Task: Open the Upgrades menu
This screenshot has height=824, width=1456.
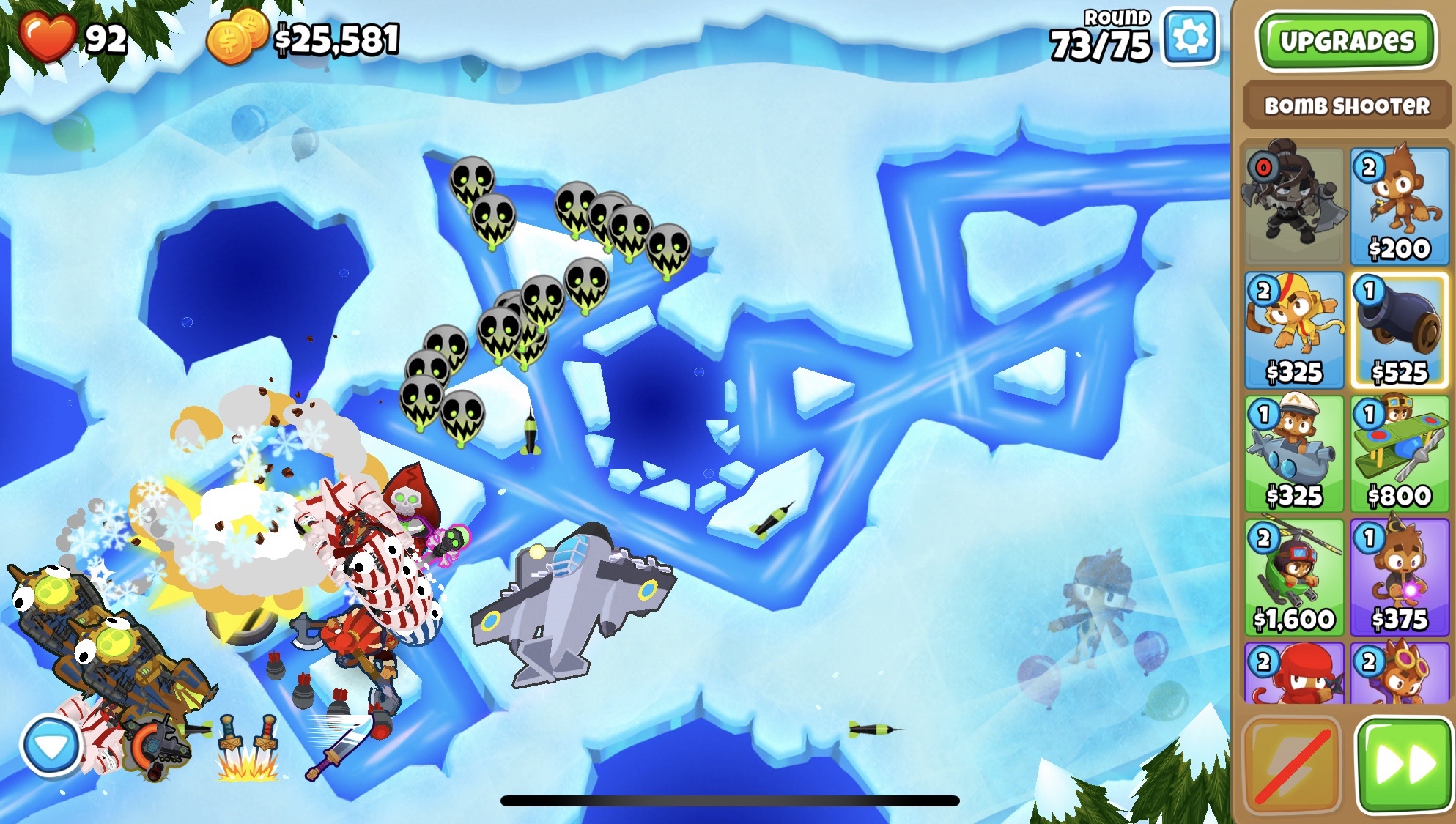Action: (x=1346, y=41)
